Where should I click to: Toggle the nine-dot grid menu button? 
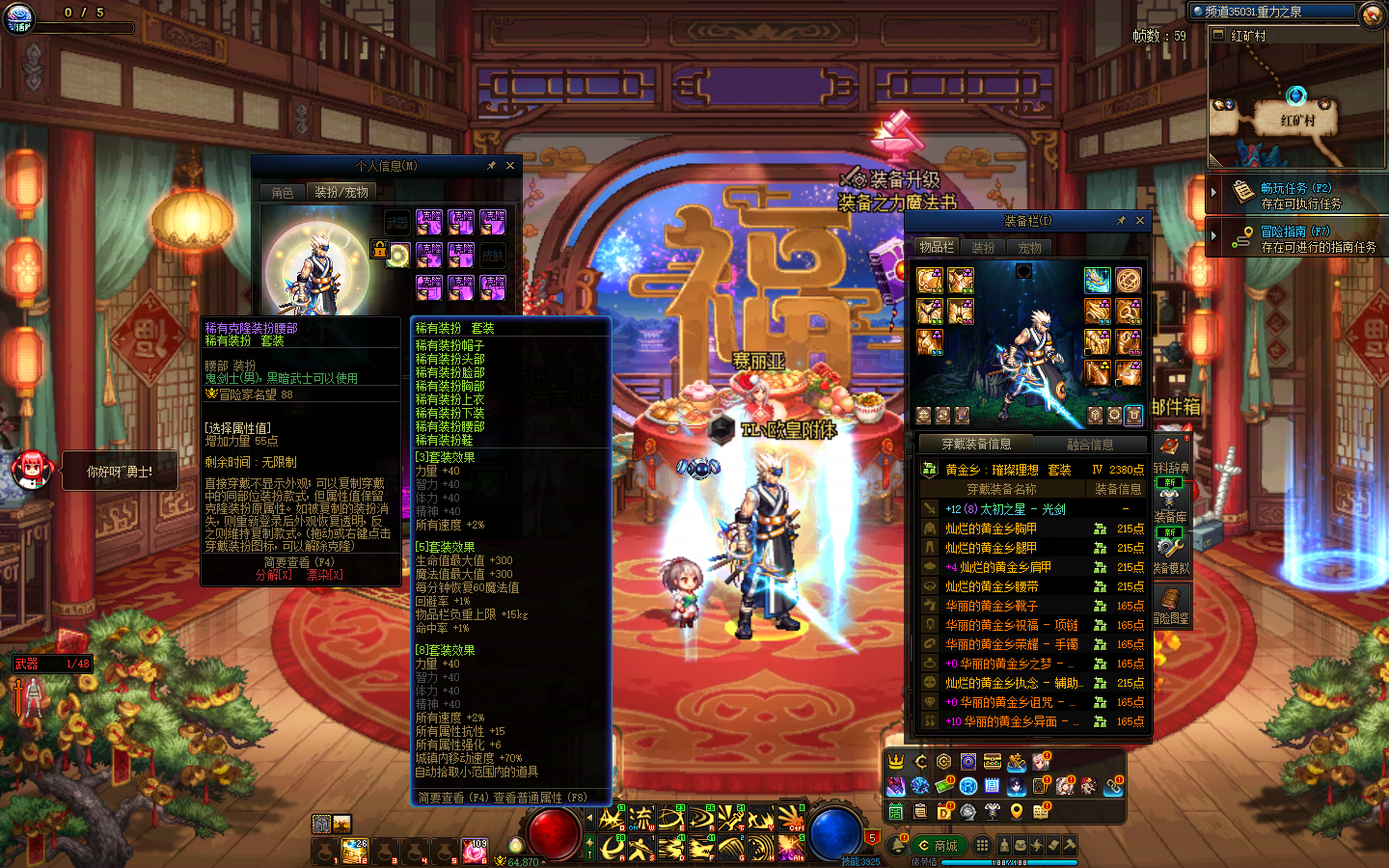(982, 846)
